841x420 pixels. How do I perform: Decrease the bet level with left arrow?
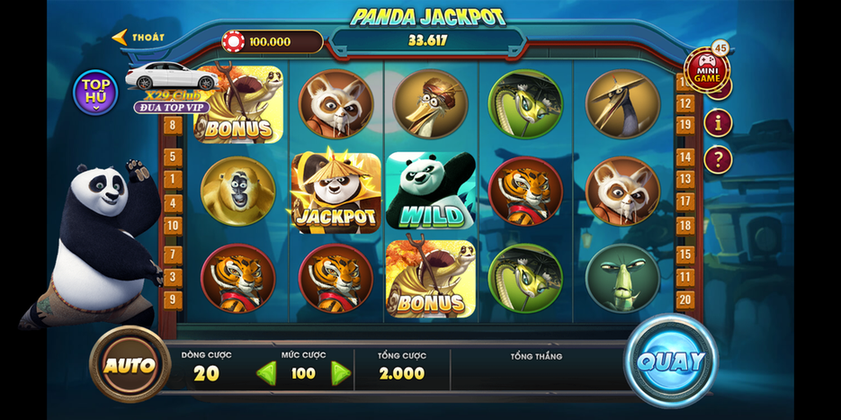pyautogui.click(x=266, y=374)
